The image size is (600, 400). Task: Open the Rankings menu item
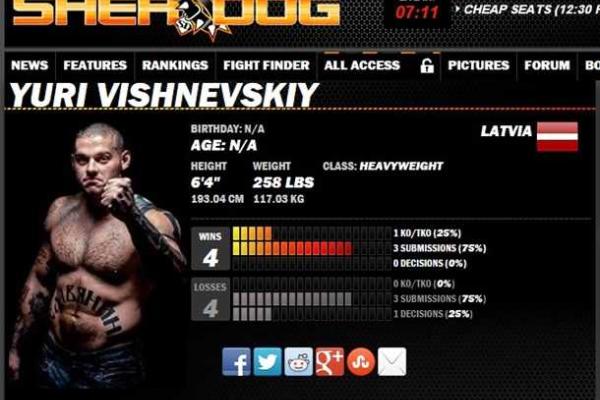click(174, 66)
